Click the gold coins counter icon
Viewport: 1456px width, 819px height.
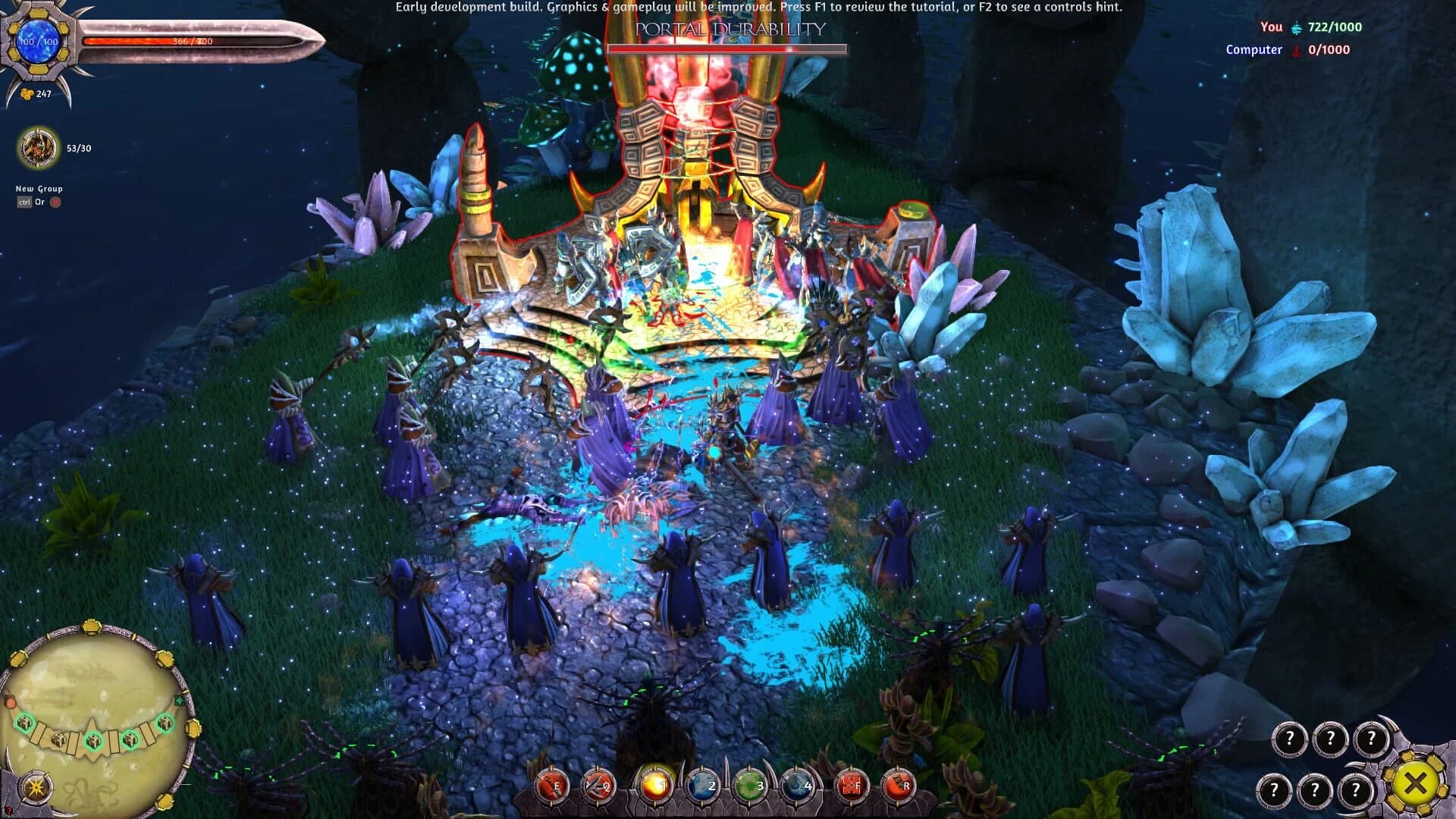(26, 94)
